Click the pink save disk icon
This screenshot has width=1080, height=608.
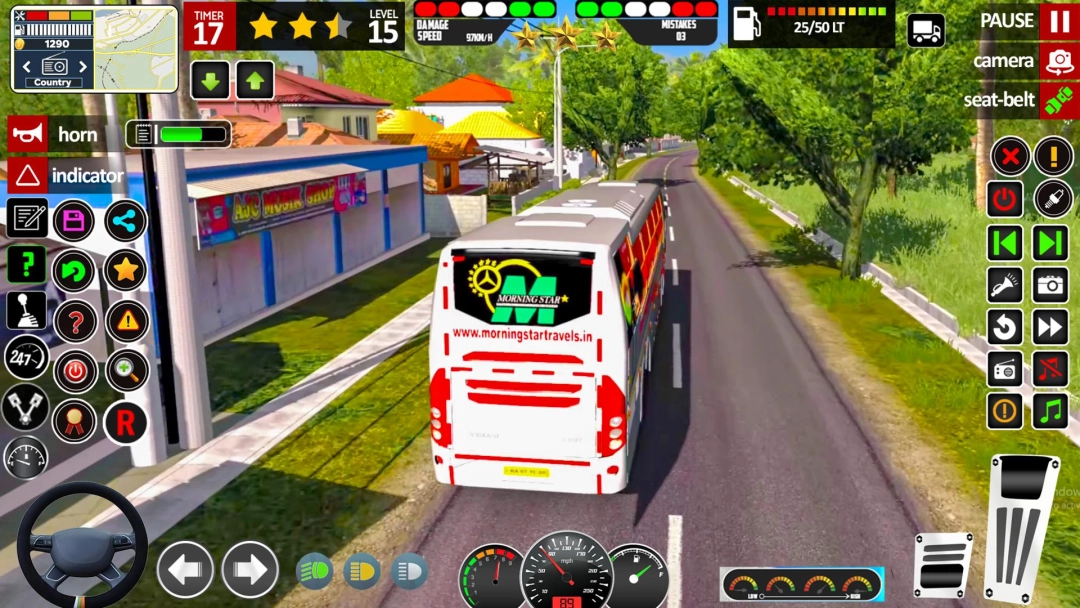[74, 221]
